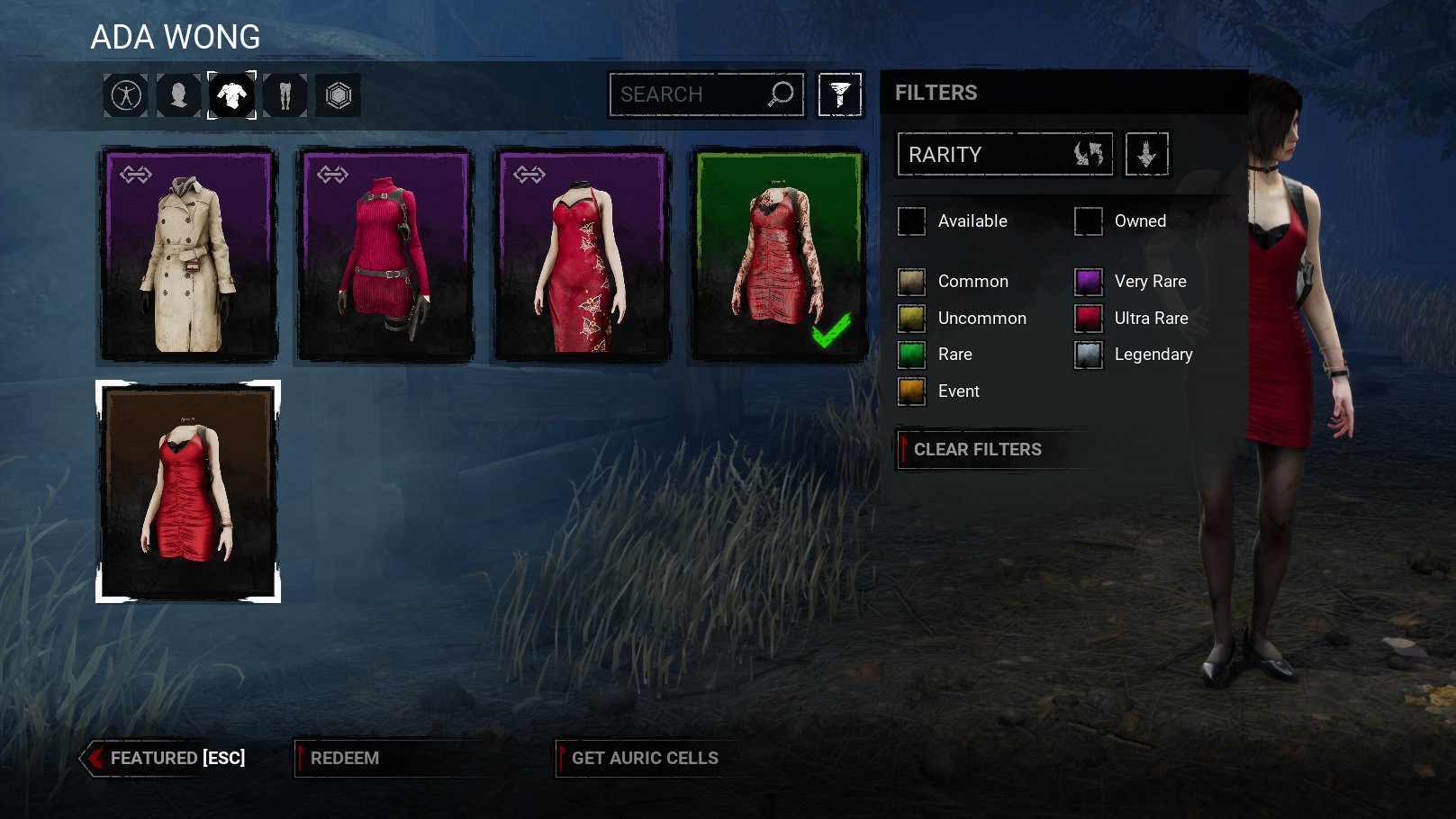This screenshot has height=819, width=1456.
Task: Tick the Available filter checkbox
Action: [x=911, y=221]
